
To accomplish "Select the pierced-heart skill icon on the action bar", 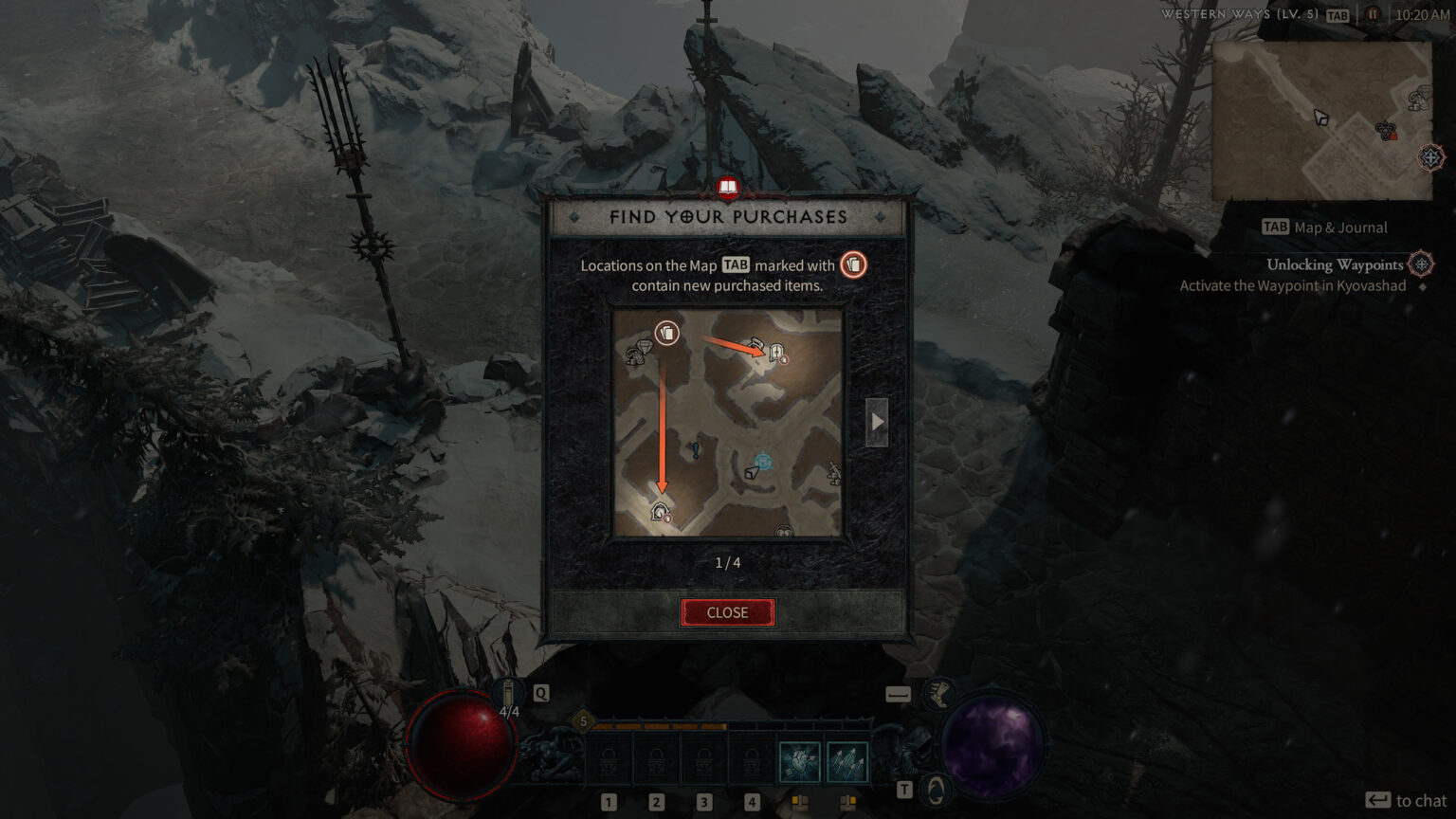I will pyautogui.click(x=799, y=760).
